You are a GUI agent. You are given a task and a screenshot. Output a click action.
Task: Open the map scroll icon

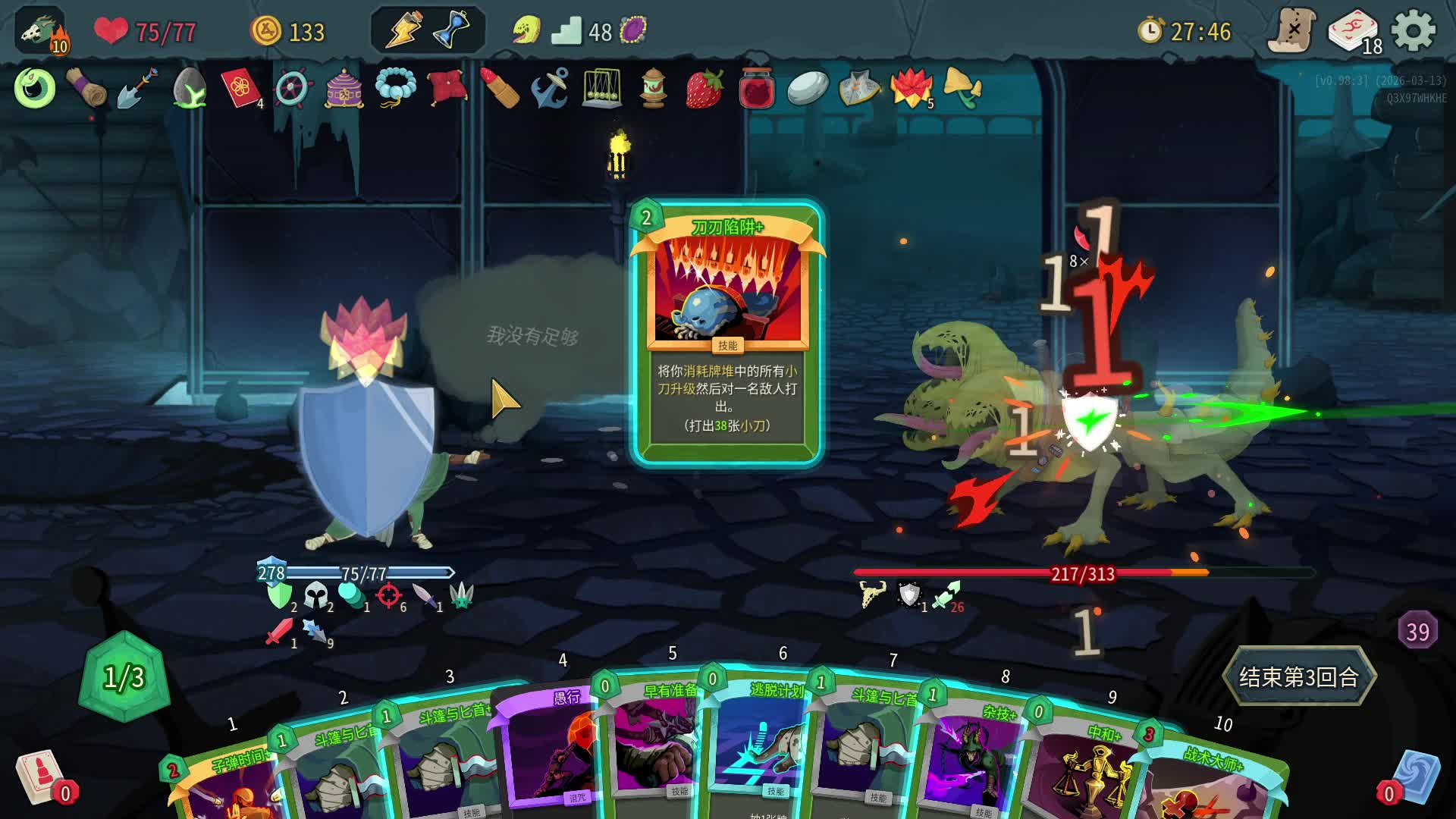pyautogui.click(x=1293, y=31)
